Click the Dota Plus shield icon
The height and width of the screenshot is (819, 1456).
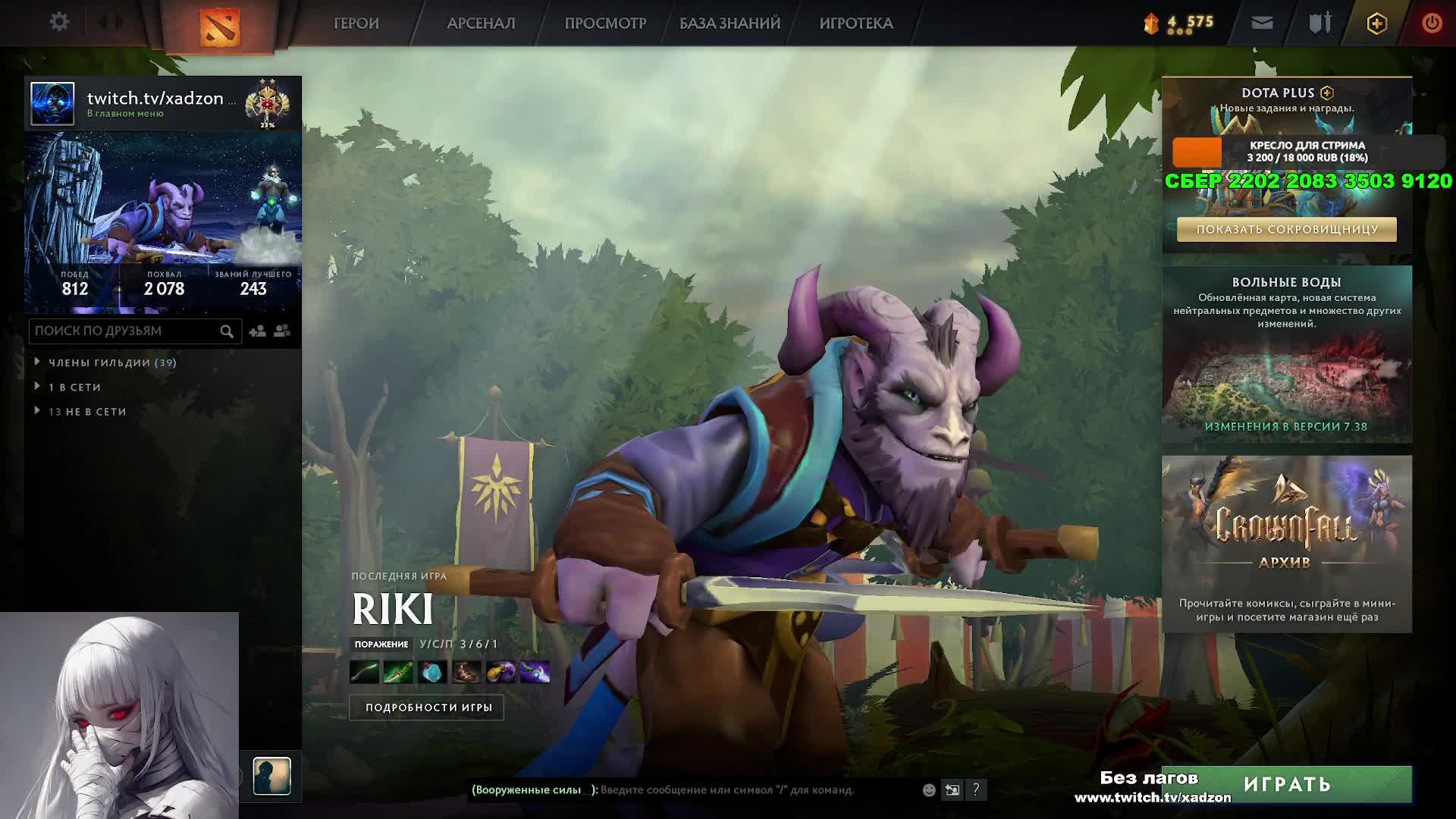coord(1376,24)
